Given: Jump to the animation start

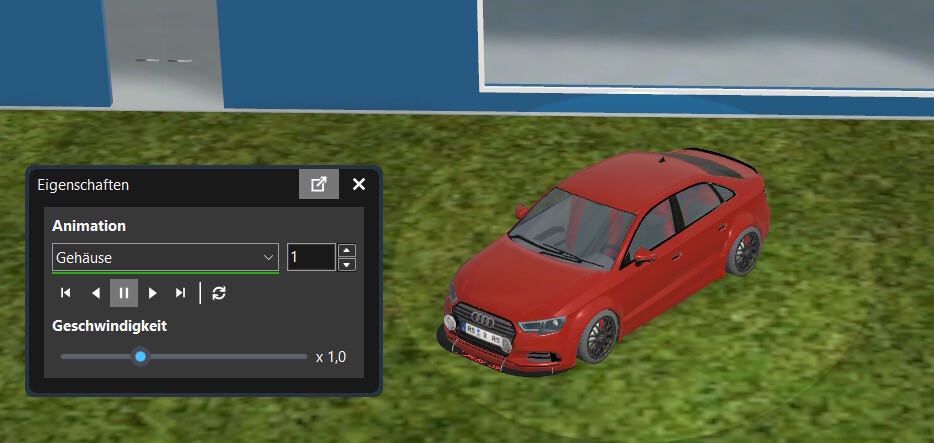Looking at the screenshot, I should pyautogui.click(x=66, y=293).
